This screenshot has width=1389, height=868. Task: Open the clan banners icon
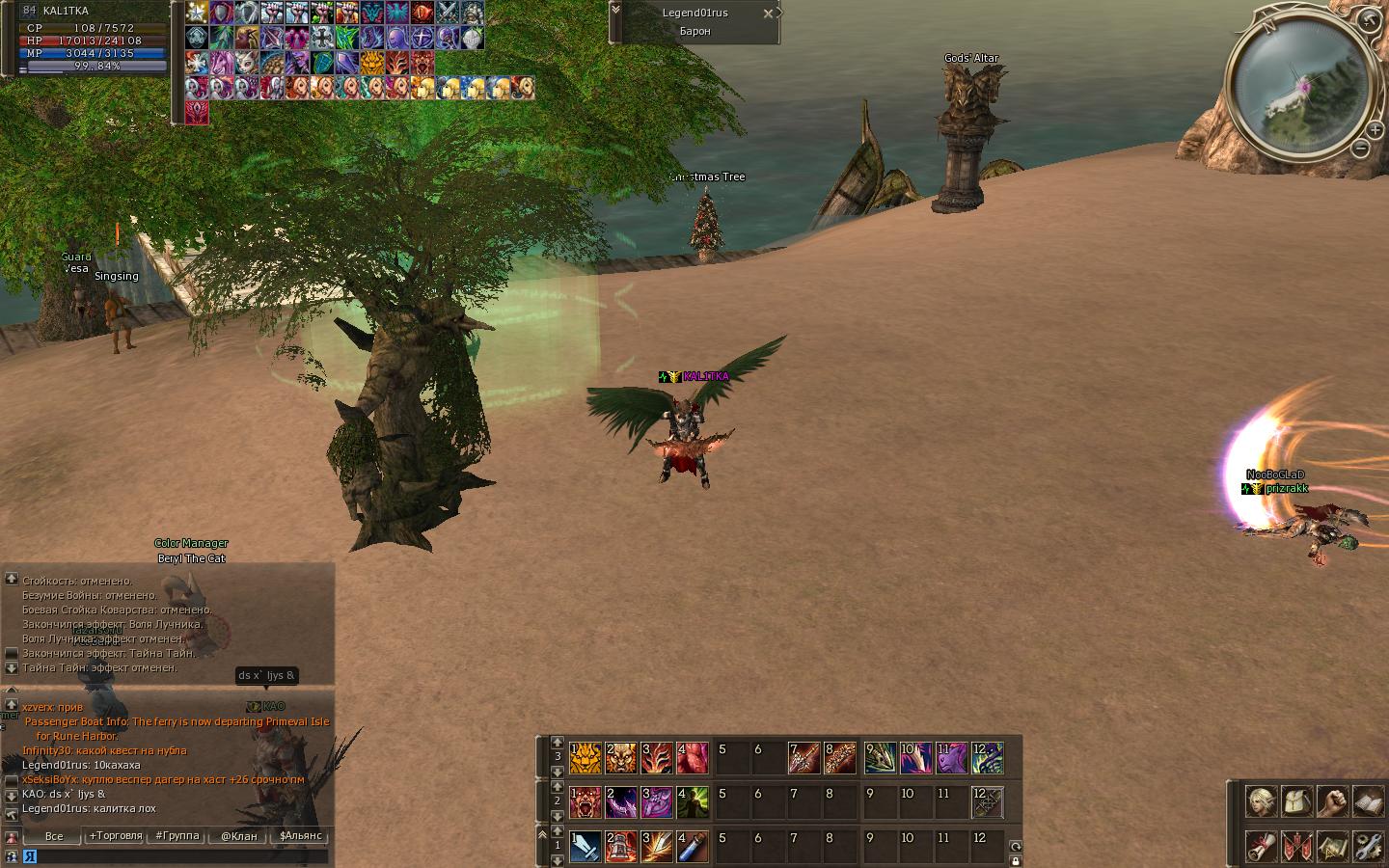coord(1296,846)
